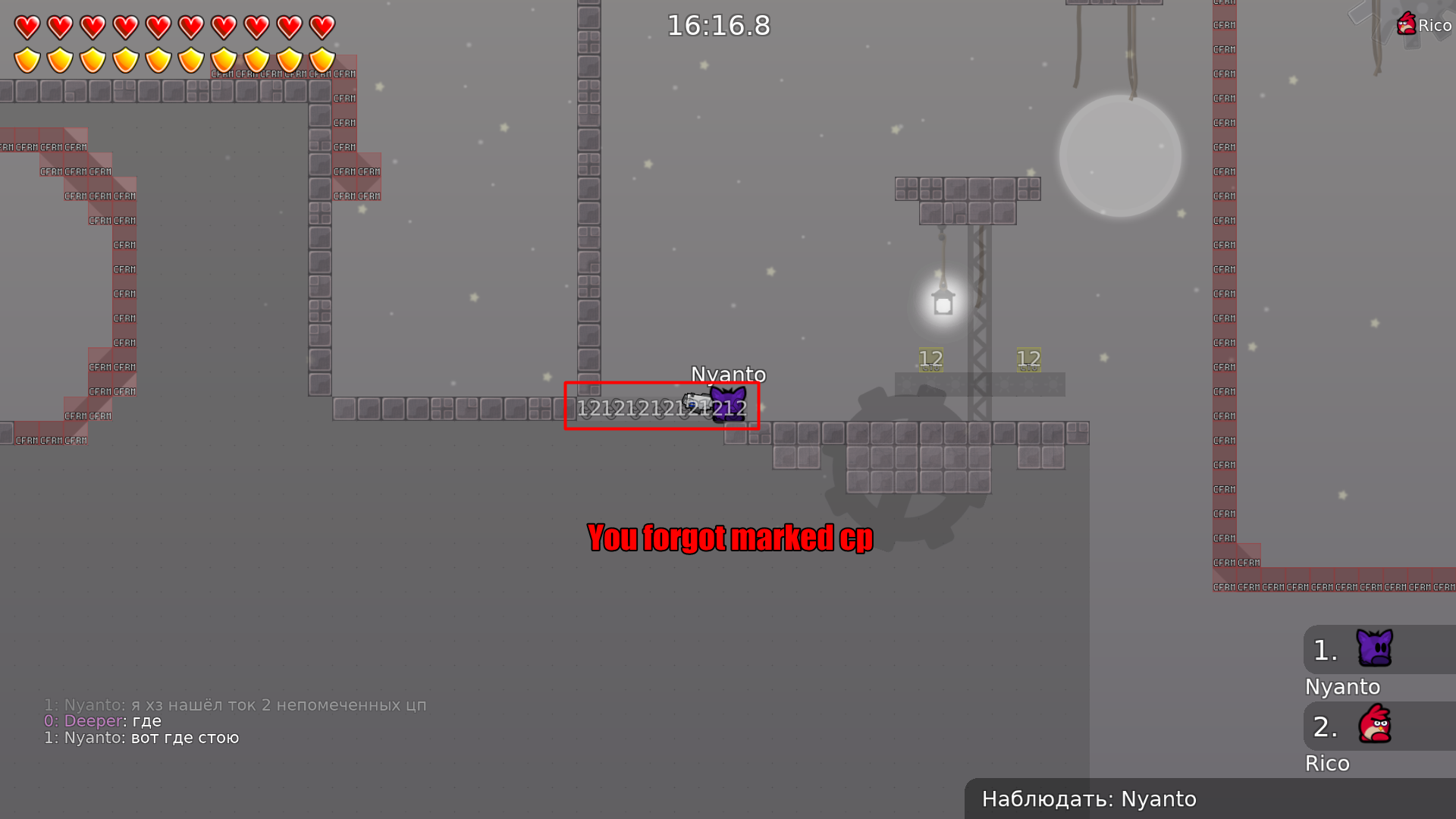Viewport: 1456px width, 819px height.
Task: Toggle the left checkpoint marker labeled 12
Action: (x=930, y=358)
